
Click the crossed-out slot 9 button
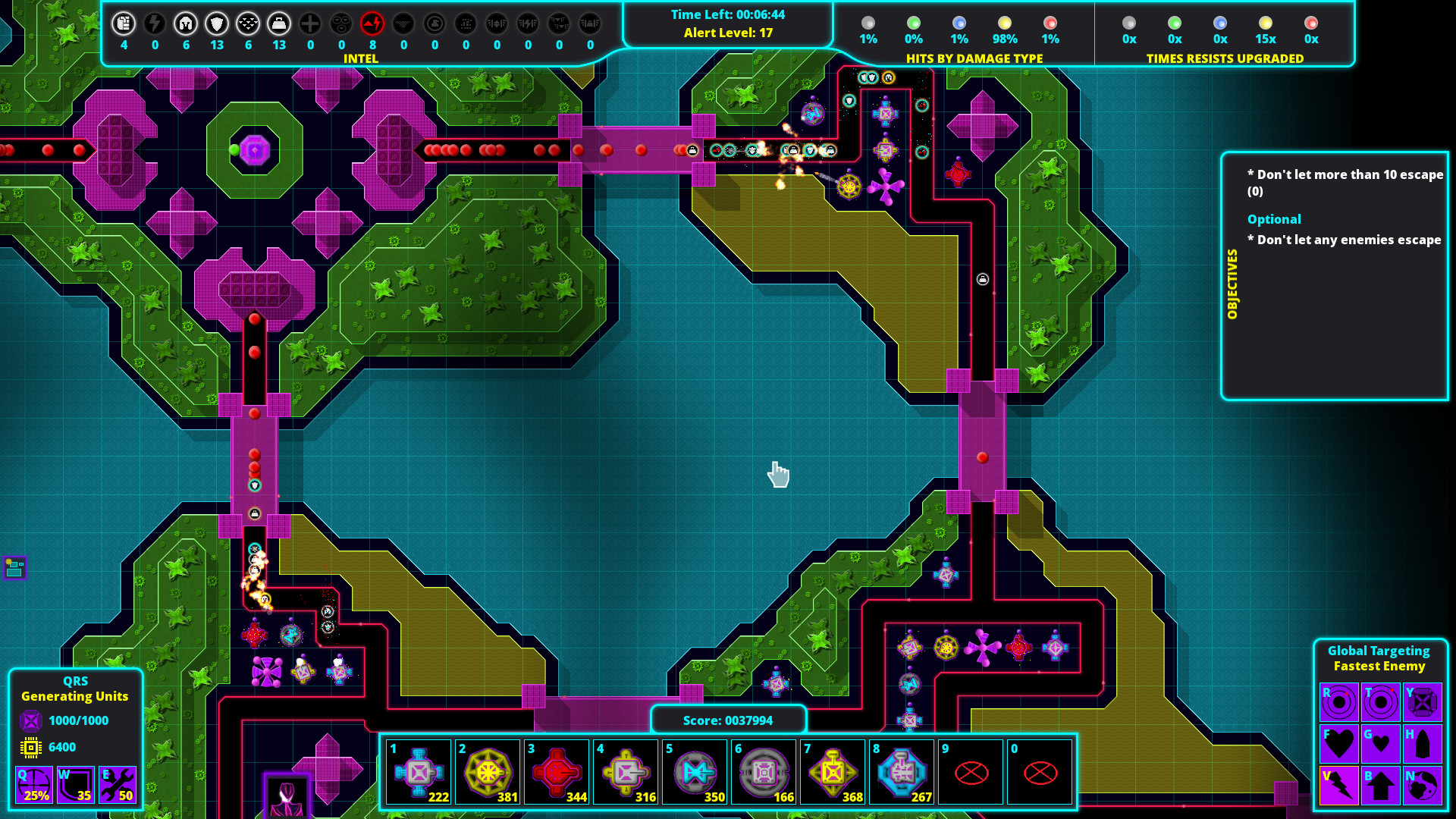[x=971, y=772]
